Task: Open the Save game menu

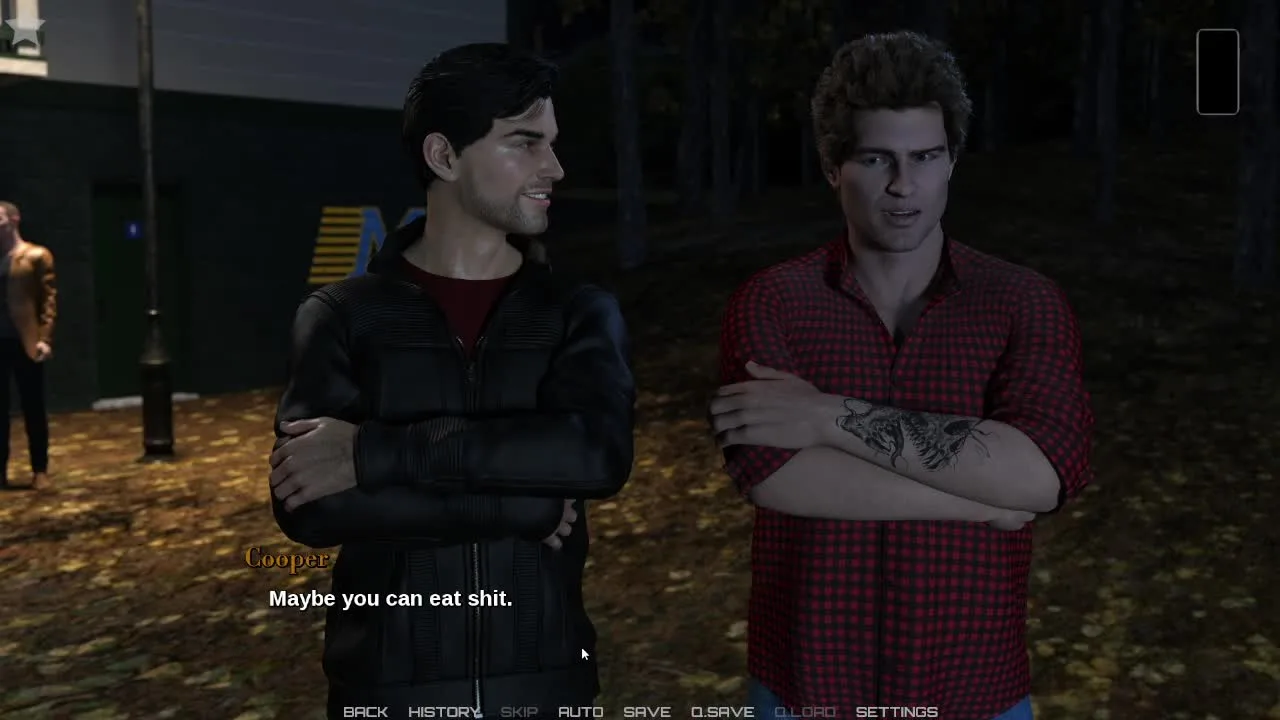Action: click(x=646, y=711)
